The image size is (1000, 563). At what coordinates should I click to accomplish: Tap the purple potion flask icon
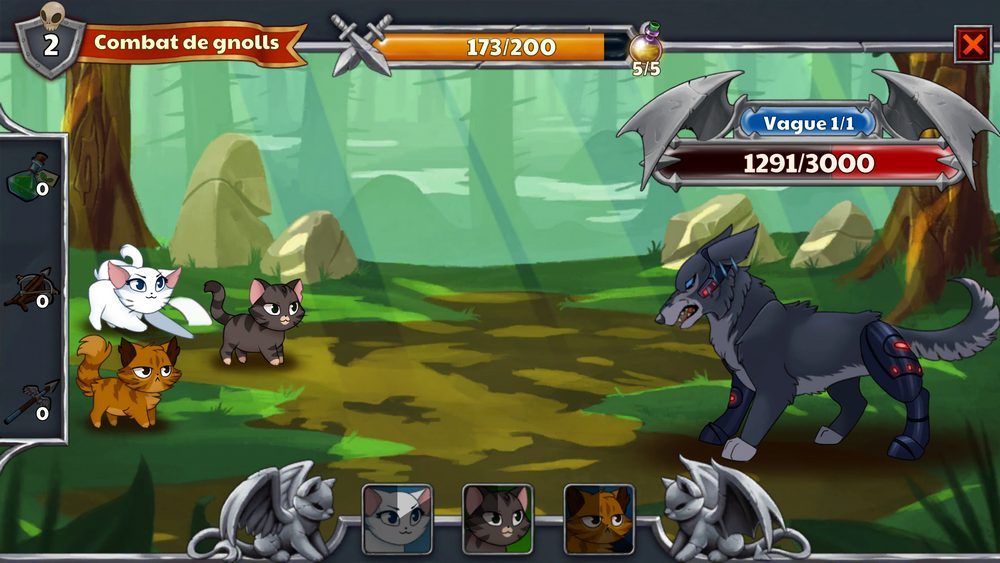pos(645,46)
